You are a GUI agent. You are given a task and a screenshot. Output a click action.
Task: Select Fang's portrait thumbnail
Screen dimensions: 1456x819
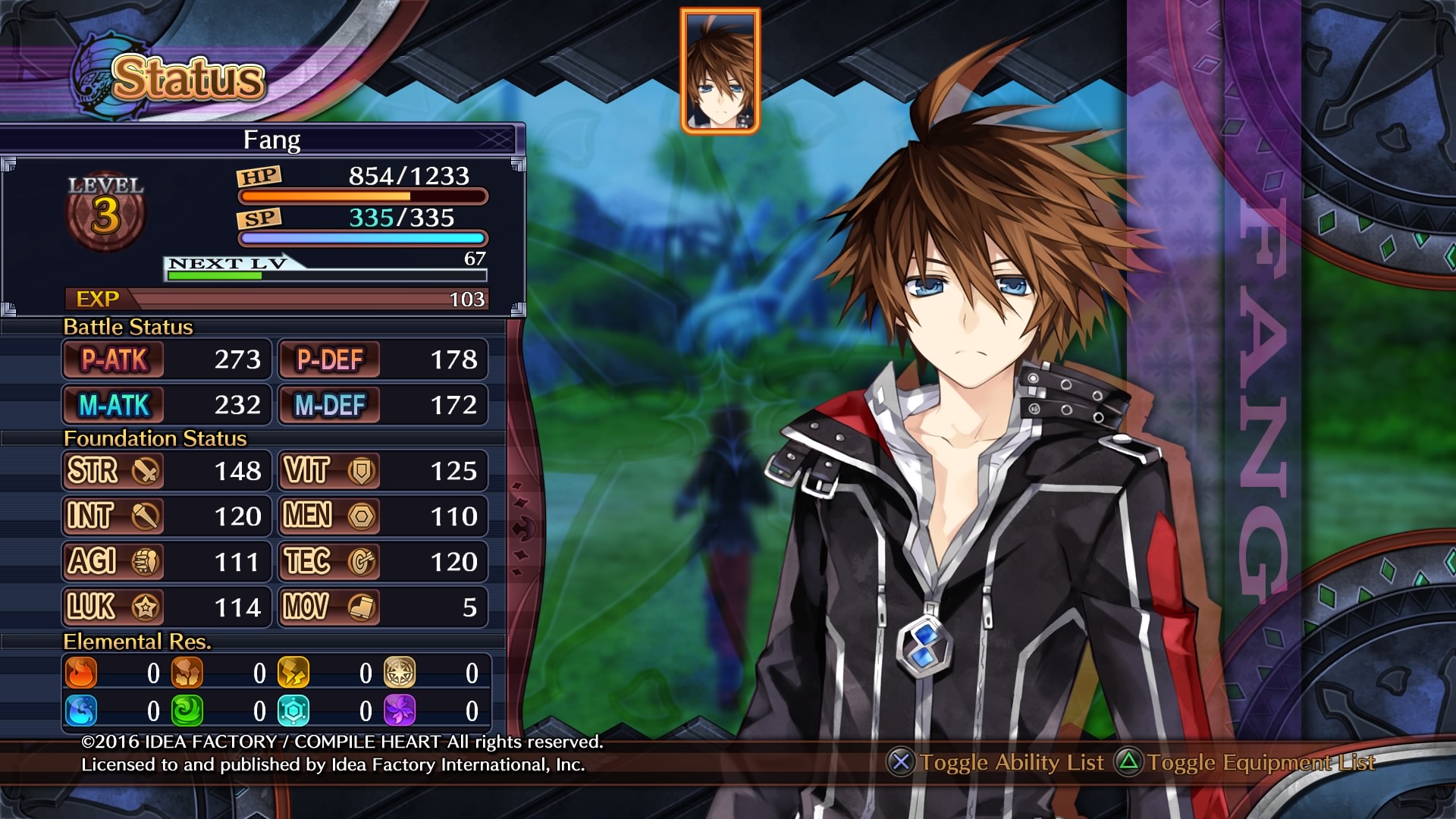[x=720, y=71]
